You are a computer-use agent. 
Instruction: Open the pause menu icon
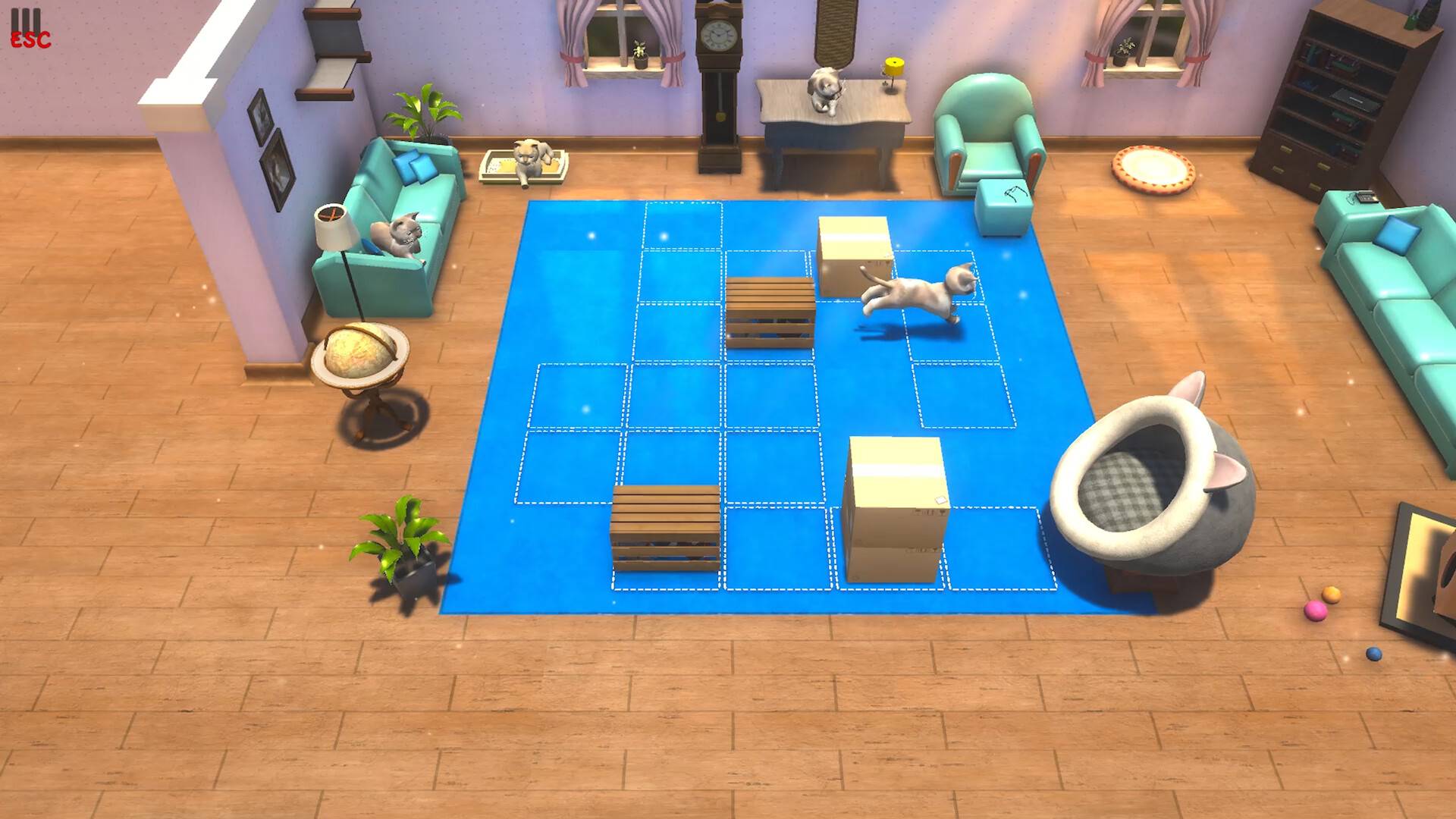[x=28, y=29]
